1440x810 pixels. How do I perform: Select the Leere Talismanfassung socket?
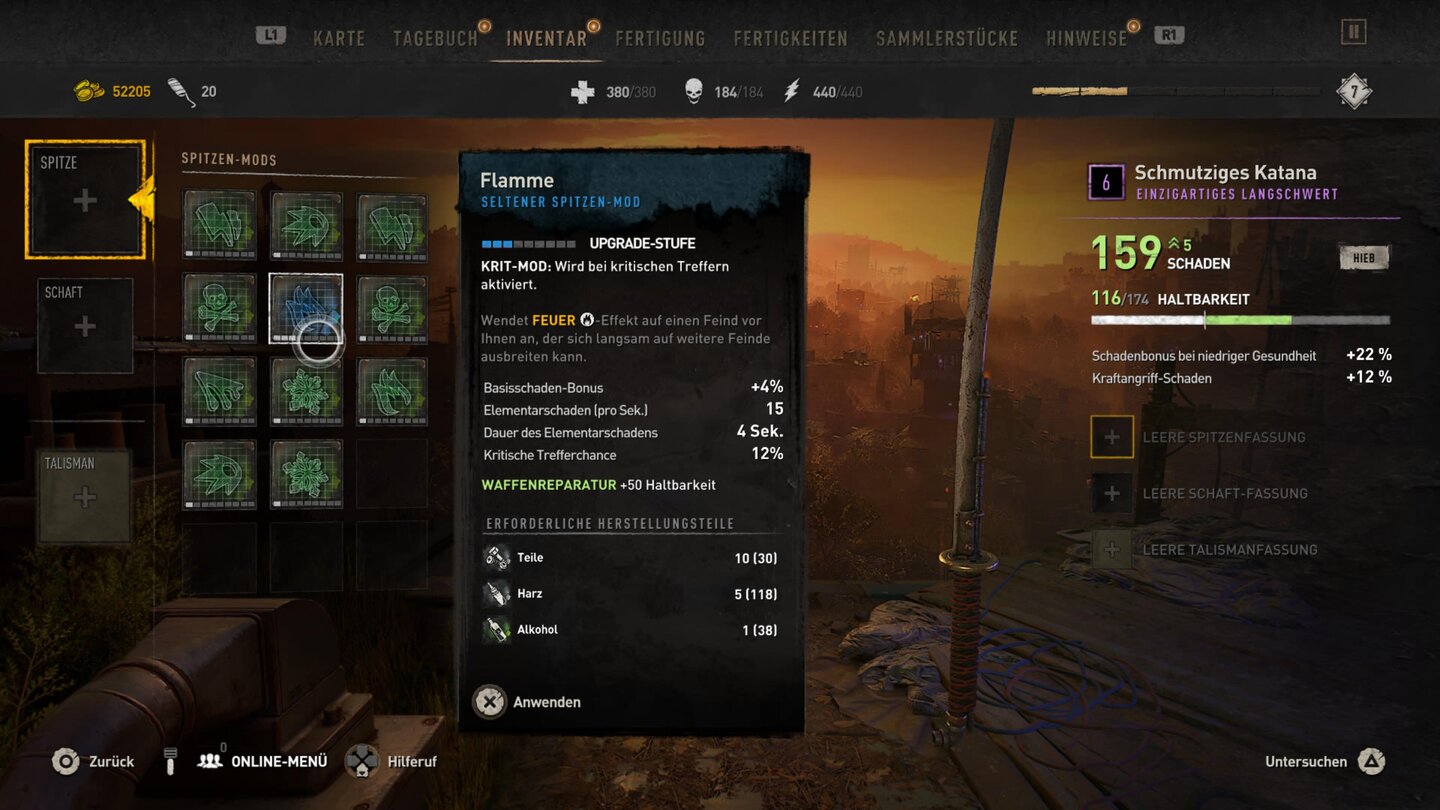point(1112,549)
